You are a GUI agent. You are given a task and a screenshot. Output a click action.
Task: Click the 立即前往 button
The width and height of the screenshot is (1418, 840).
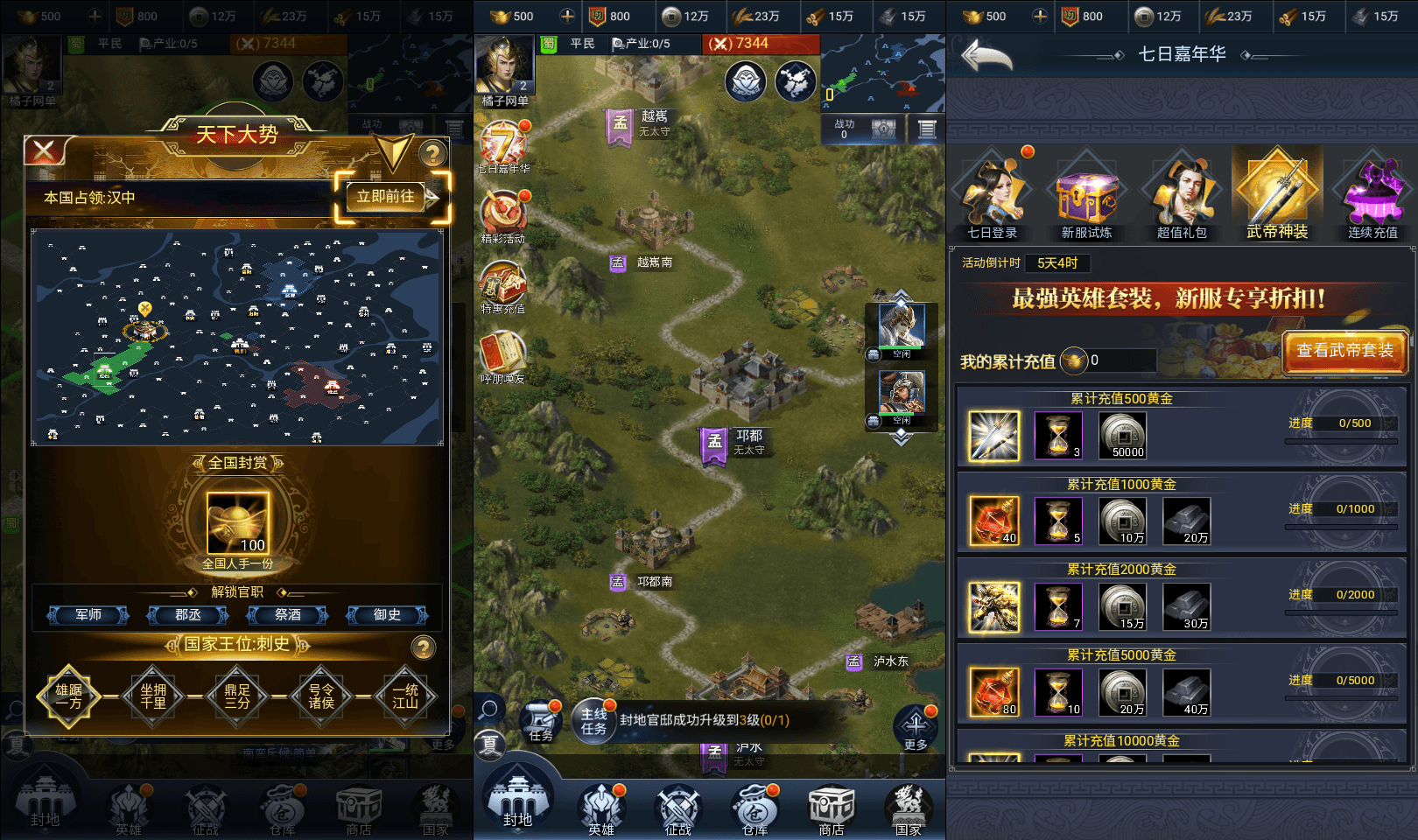pyautogui.click(x=386, y=197)
